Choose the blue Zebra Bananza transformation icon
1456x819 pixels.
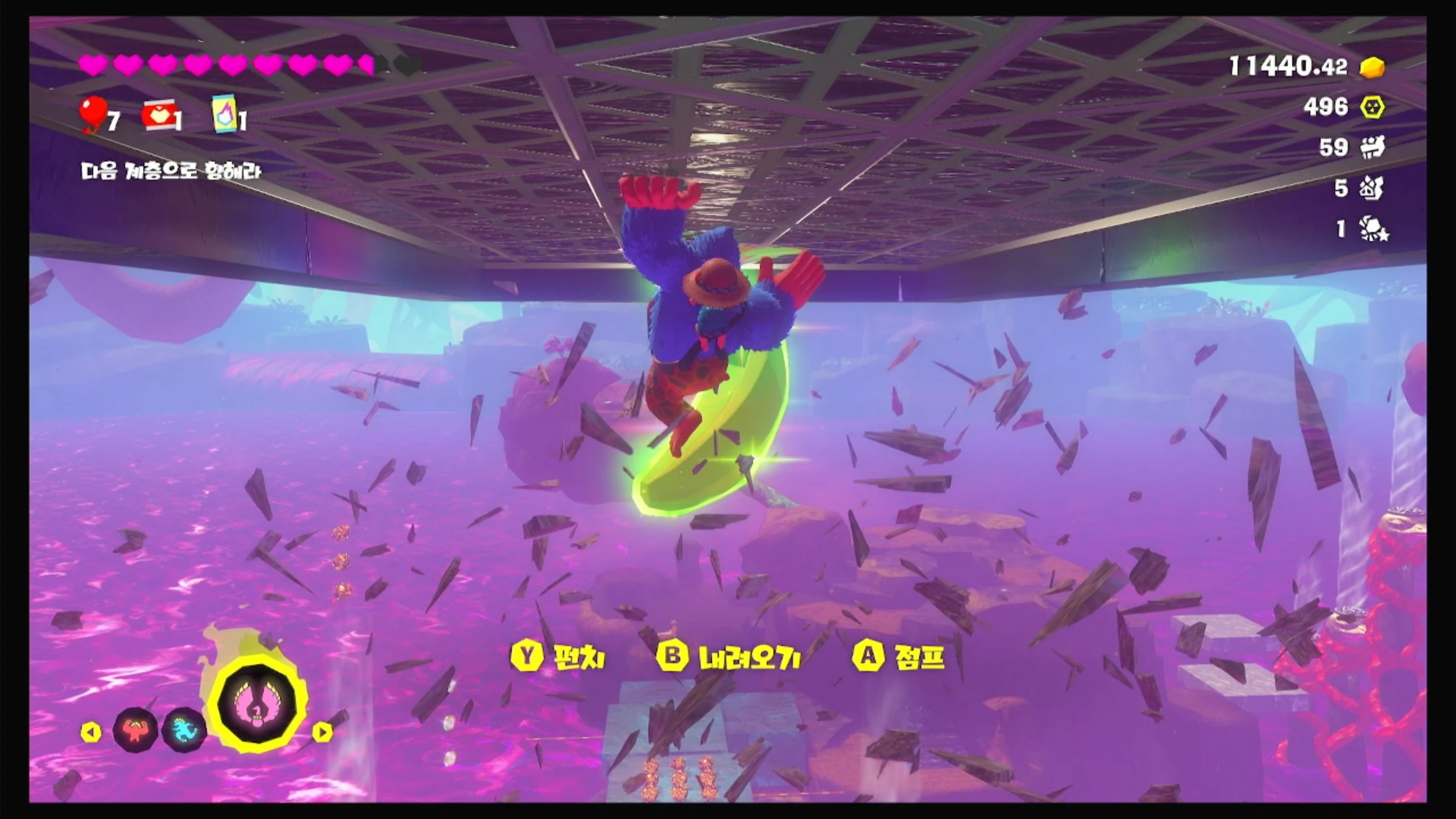184,729
